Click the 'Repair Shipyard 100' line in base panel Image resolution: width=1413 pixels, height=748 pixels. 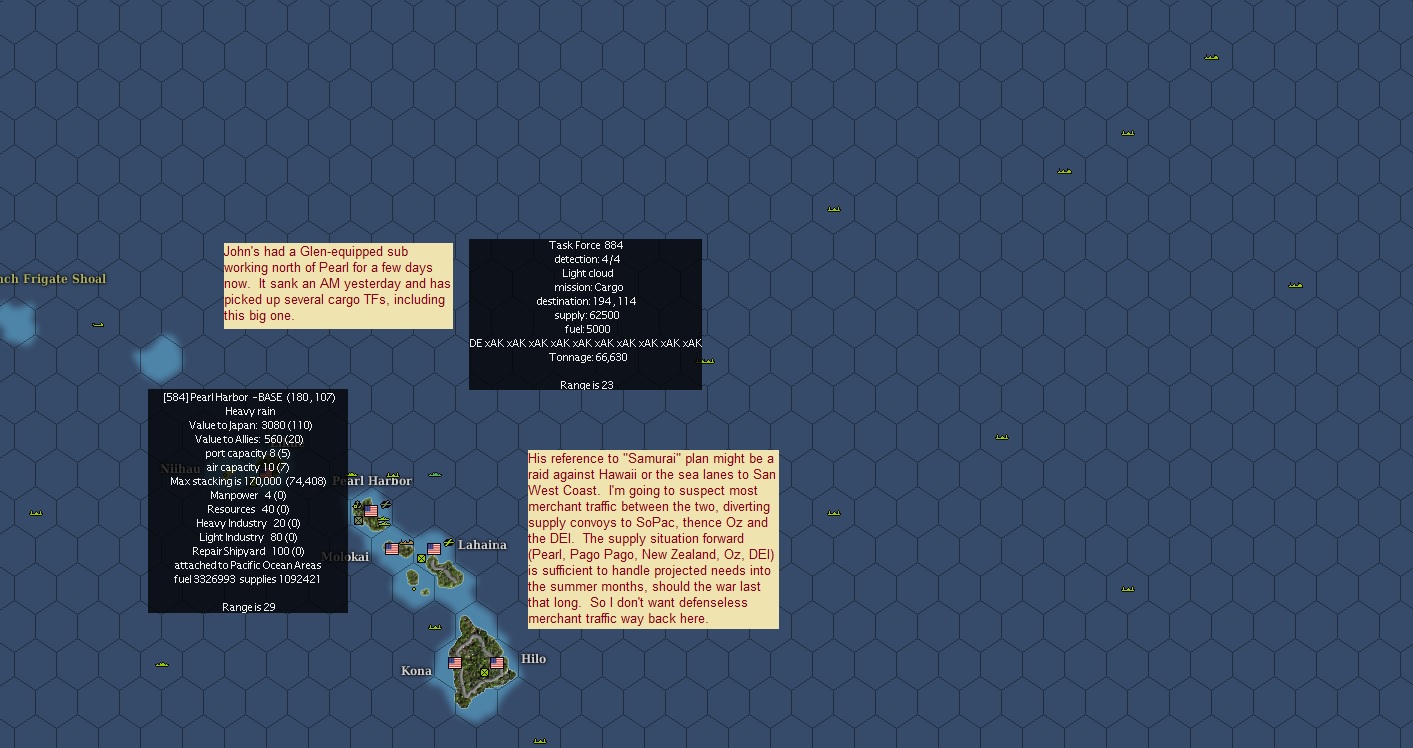coord(248,551)
